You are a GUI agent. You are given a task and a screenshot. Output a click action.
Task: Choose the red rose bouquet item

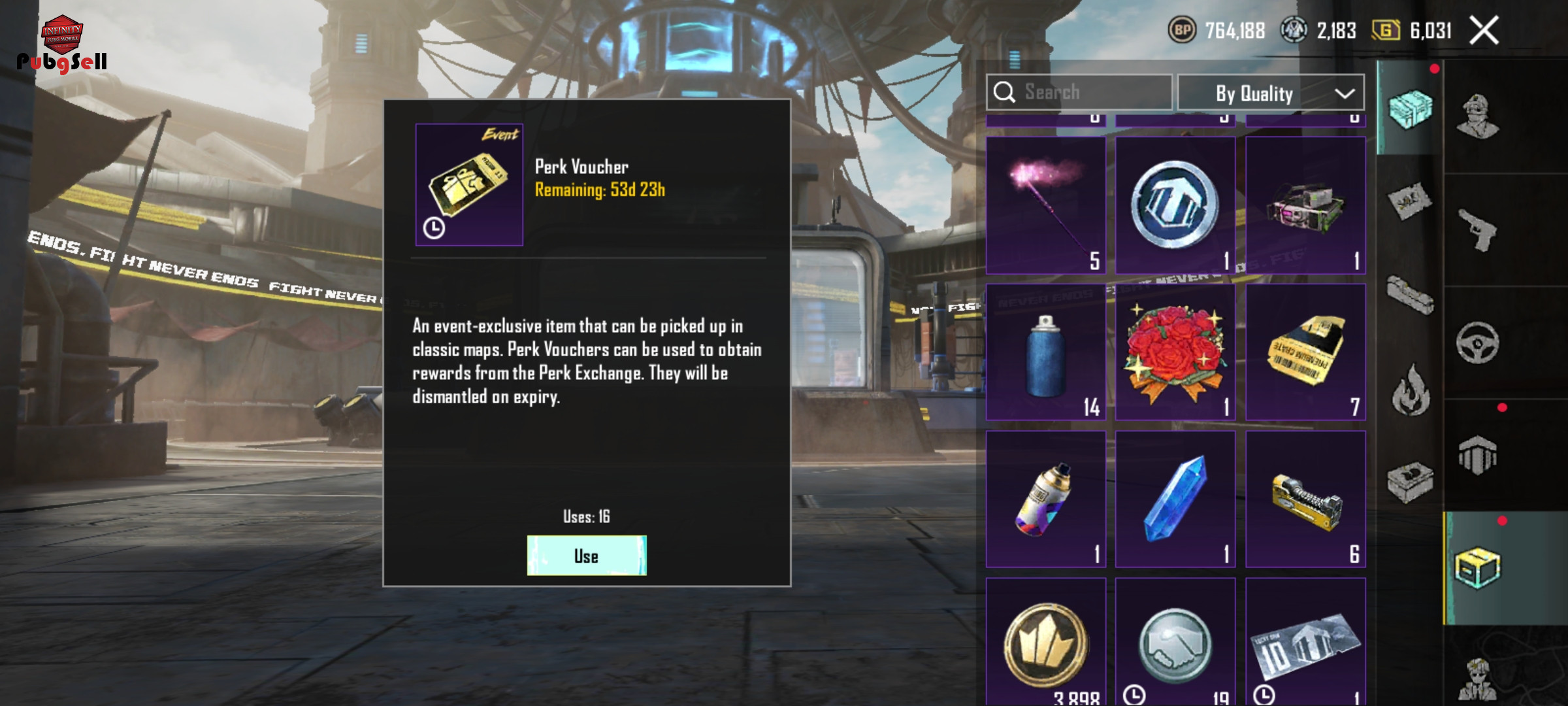tap(1175, 353)
